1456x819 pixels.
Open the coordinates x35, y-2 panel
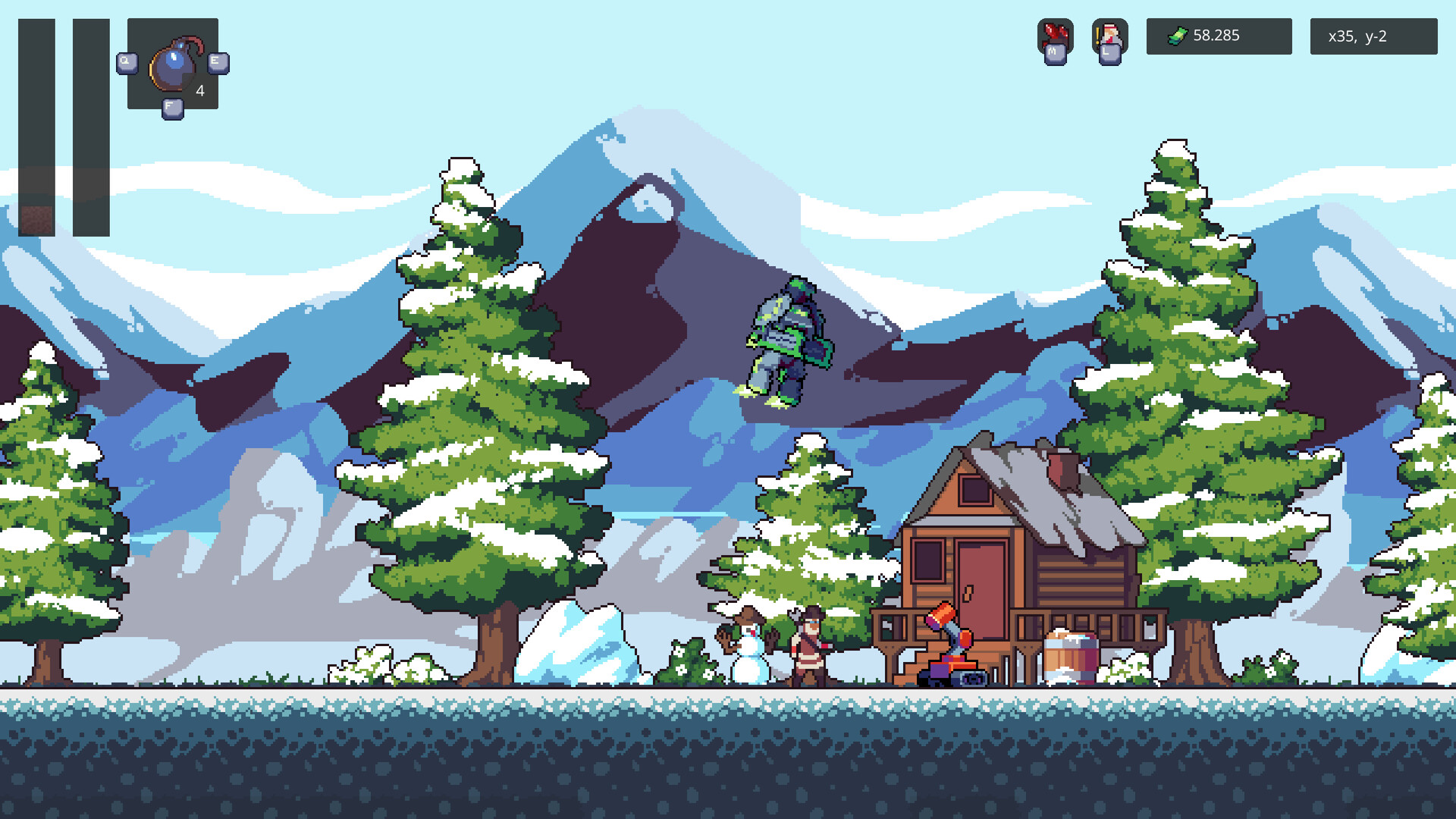1373,36
